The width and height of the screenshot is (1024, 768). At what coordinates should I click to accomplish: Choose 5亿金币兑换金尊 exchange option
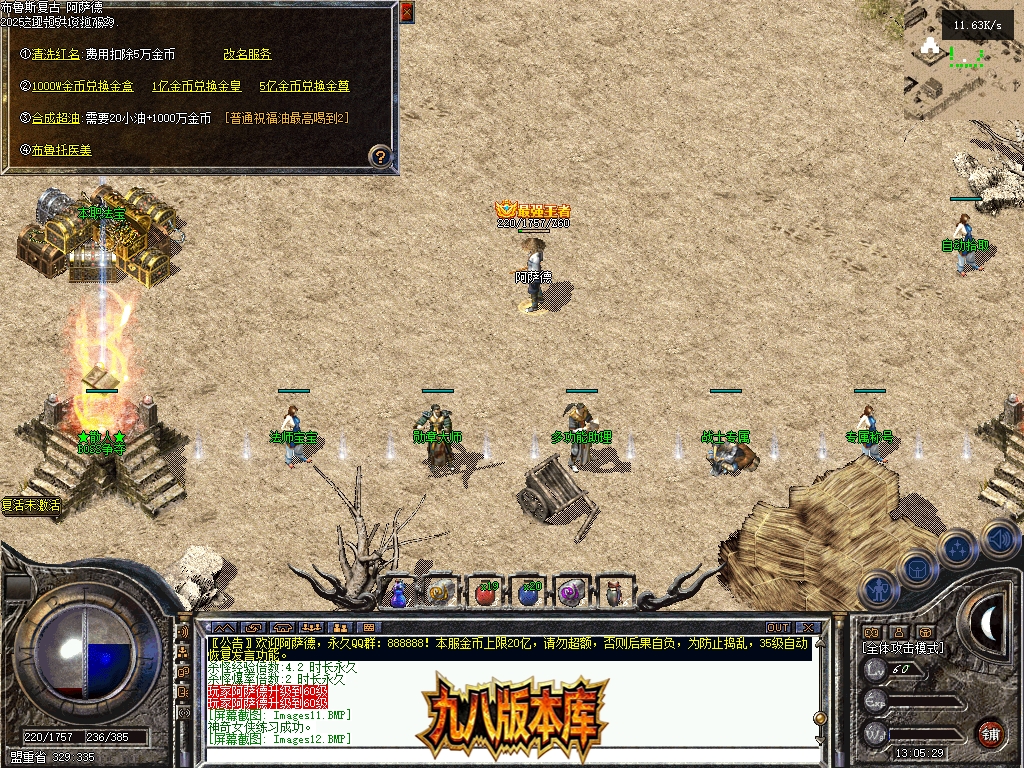click(304, 86)
